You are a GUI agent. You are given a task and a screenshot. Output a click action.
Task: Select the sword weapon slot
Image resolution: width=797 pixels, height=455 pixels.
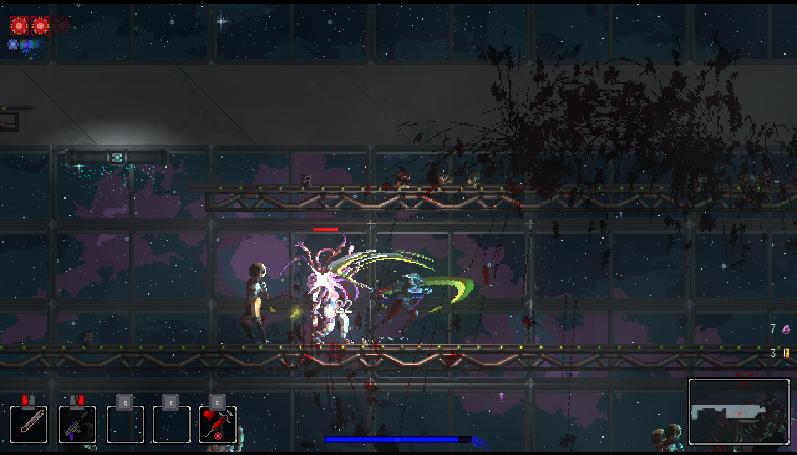[30, 423]
